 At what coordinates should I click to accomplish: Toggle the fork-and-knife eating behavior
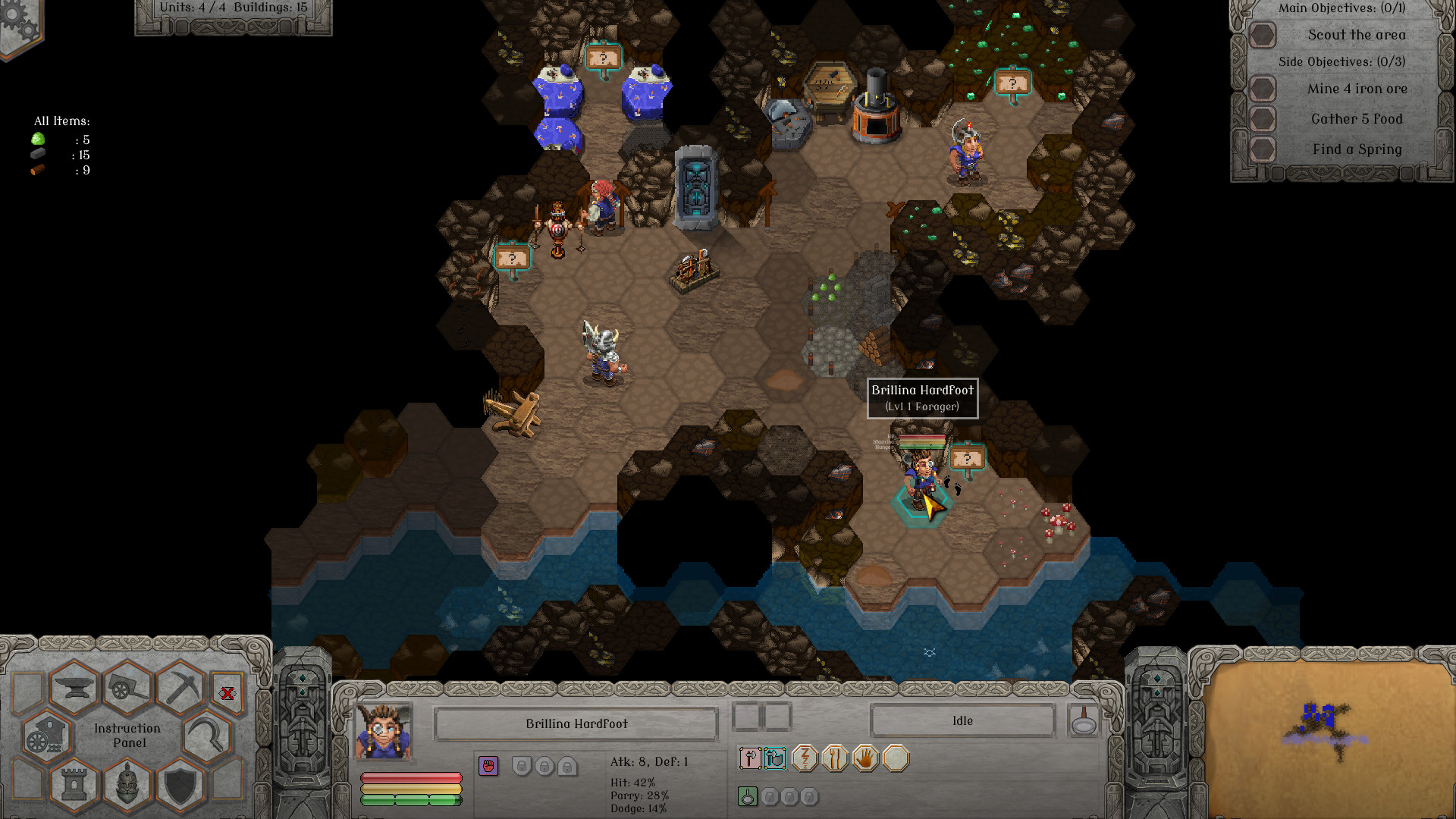tap(835, 758)
